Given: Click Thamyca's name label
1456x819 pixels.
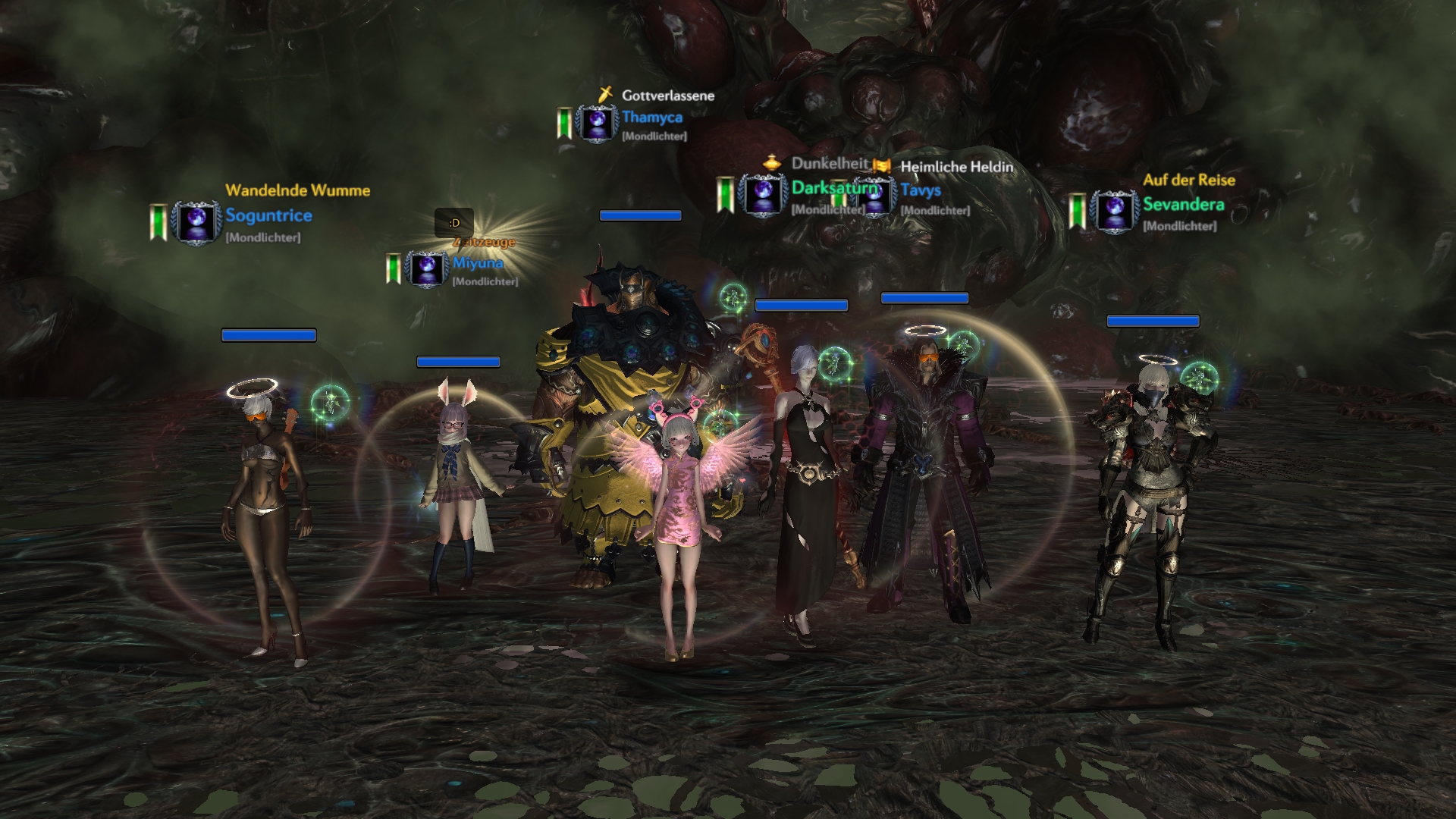Looking at the screenshot, I should (x=652, y=118).
